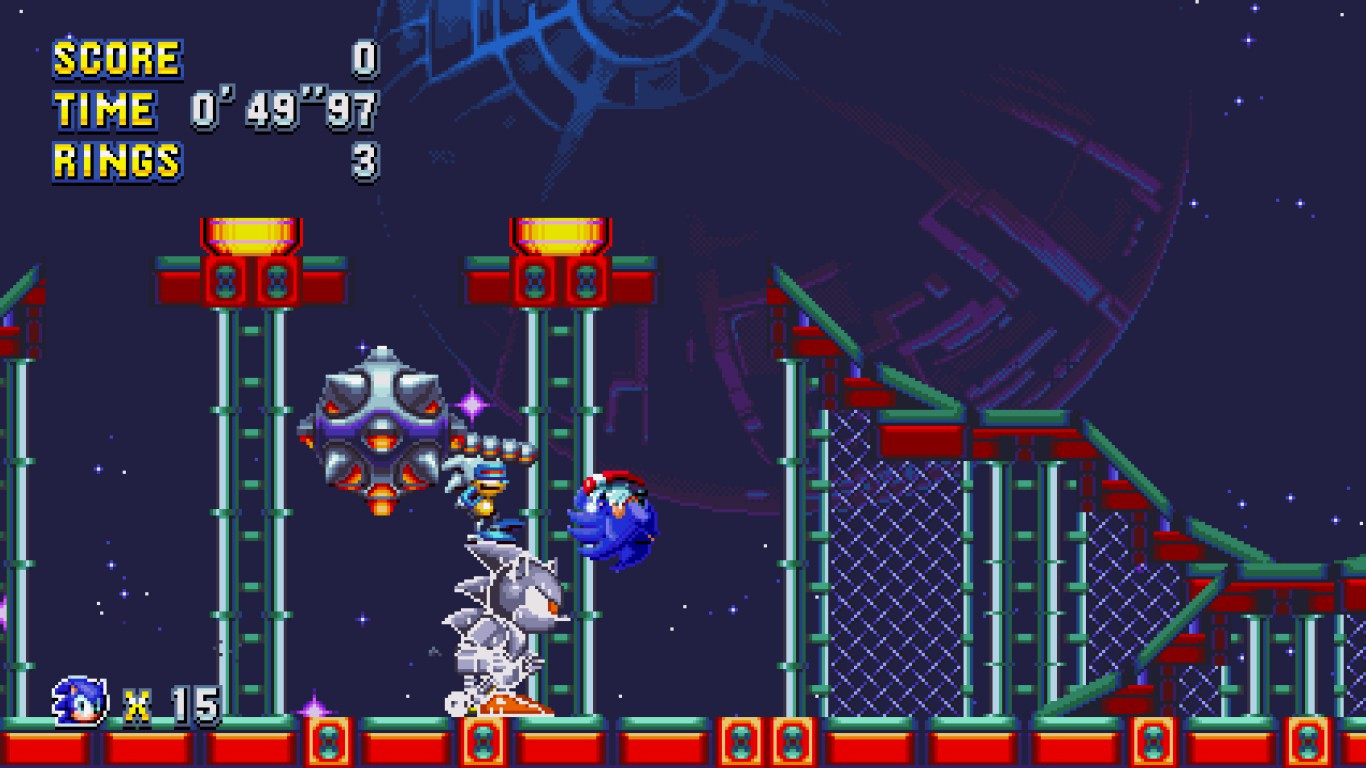Screen dimensions: 1366x768
Task: Click the left yellow-topped pillar lamp
Action: point(250,232)
